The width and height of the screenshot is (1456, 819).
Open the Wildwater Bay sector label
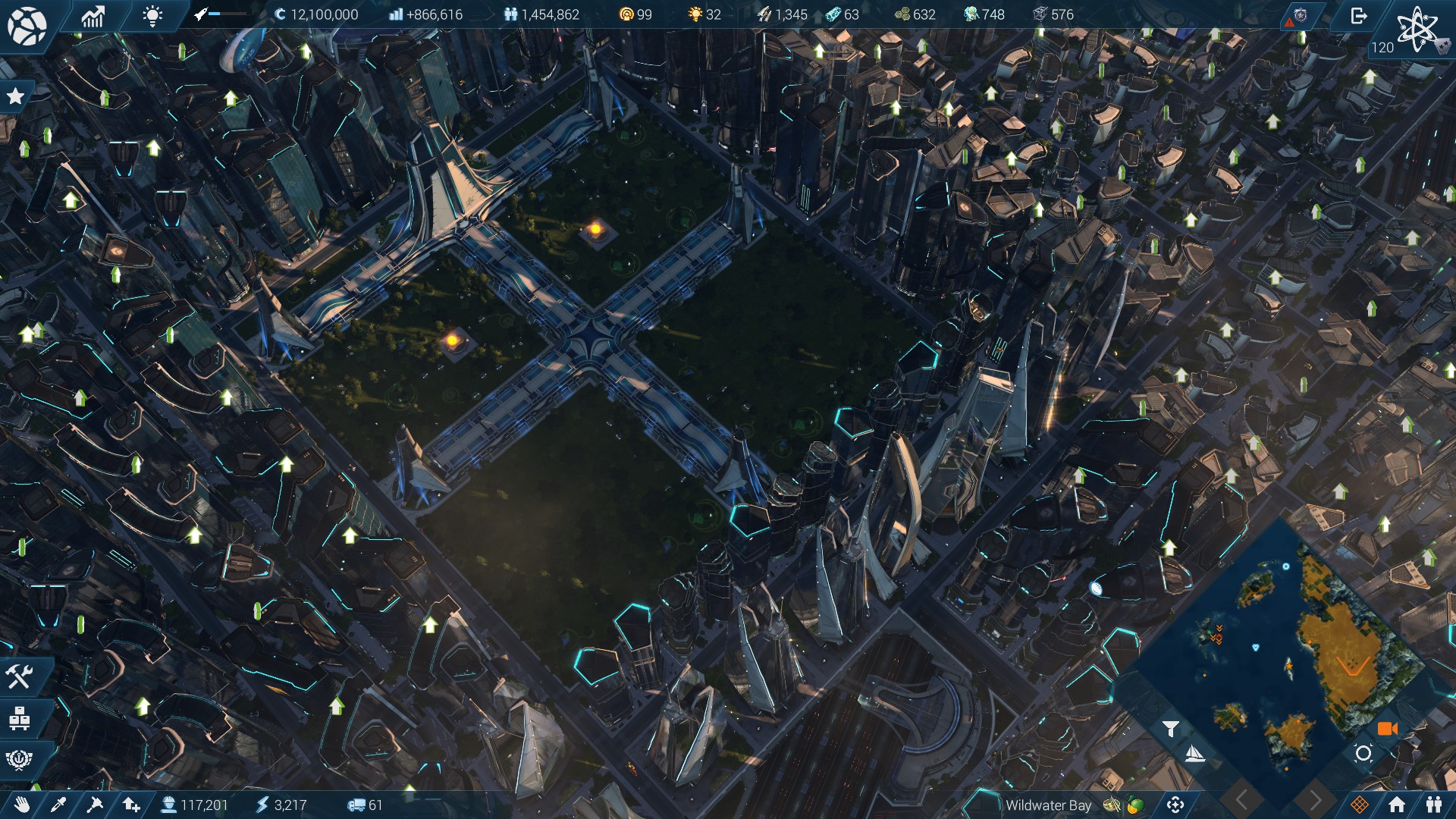1048,806
